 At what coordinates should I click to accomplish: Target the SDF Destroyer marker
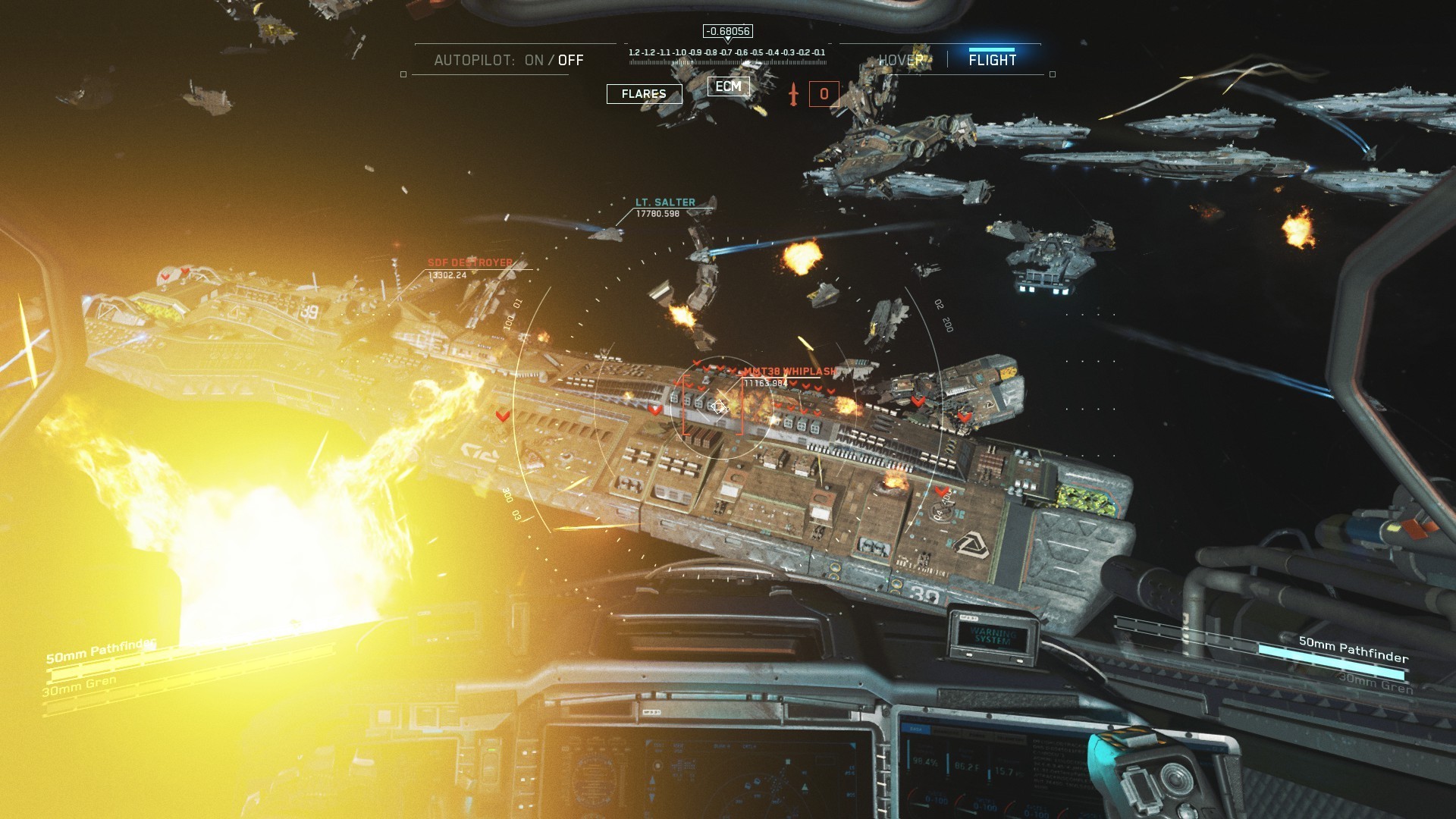(470, 262)
